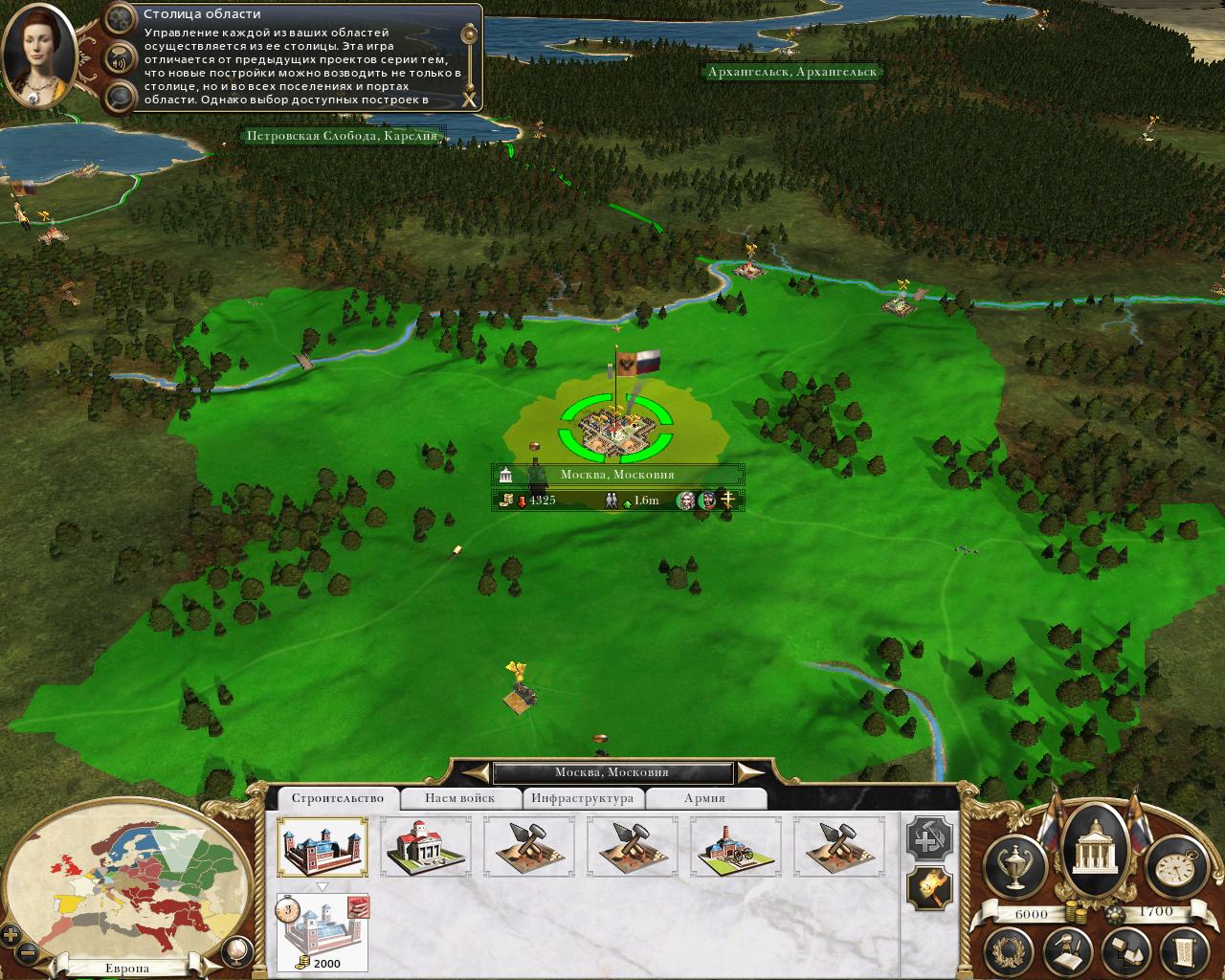Select the Москва, Московия settlement label
This screenshot has width=1225, height=980.
coord(617,475)
